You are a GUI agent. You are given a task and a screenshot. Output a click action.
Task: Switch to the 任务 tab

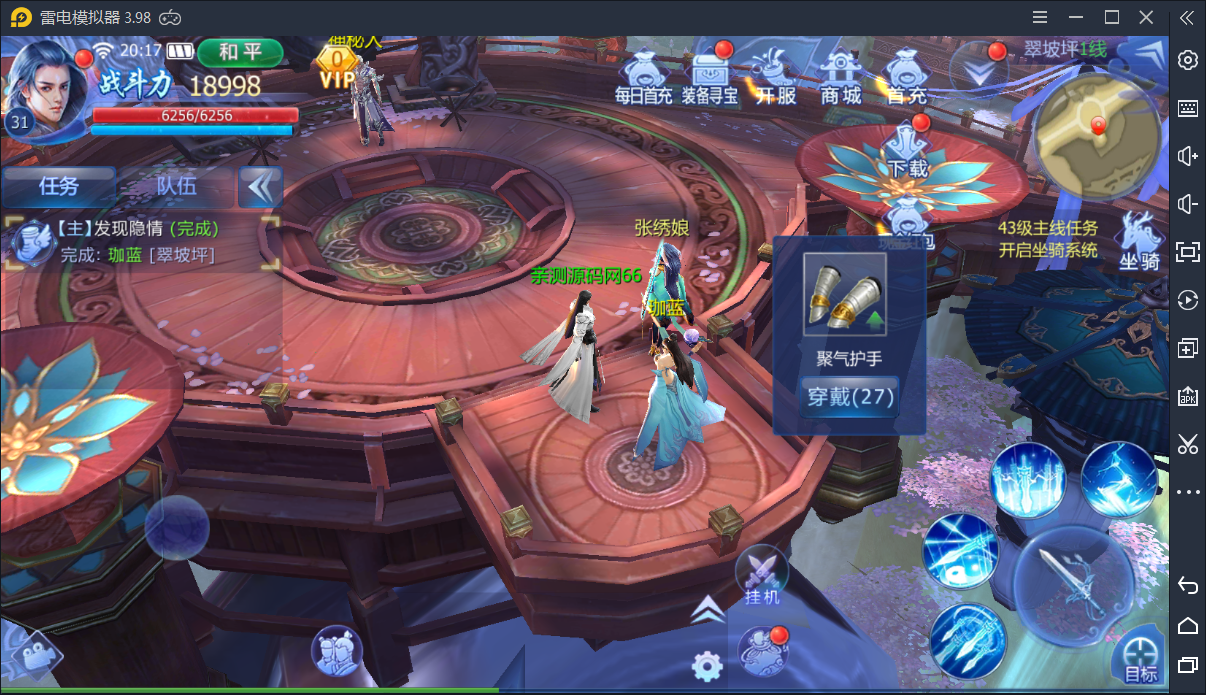point(59,186)
